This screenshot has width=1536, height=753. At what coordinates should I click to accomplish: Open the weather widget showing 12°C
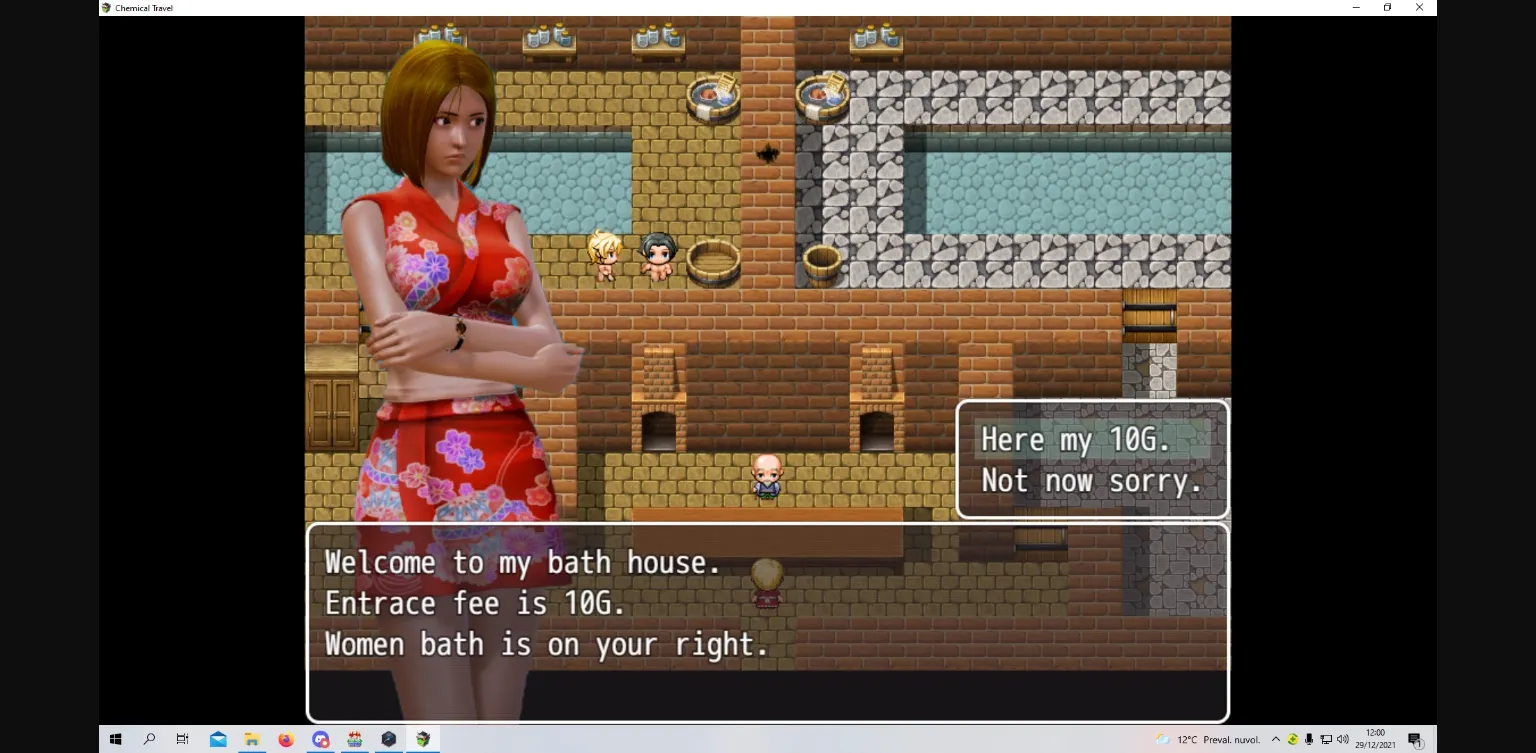pyautogui.click(x=1210, y=740)
